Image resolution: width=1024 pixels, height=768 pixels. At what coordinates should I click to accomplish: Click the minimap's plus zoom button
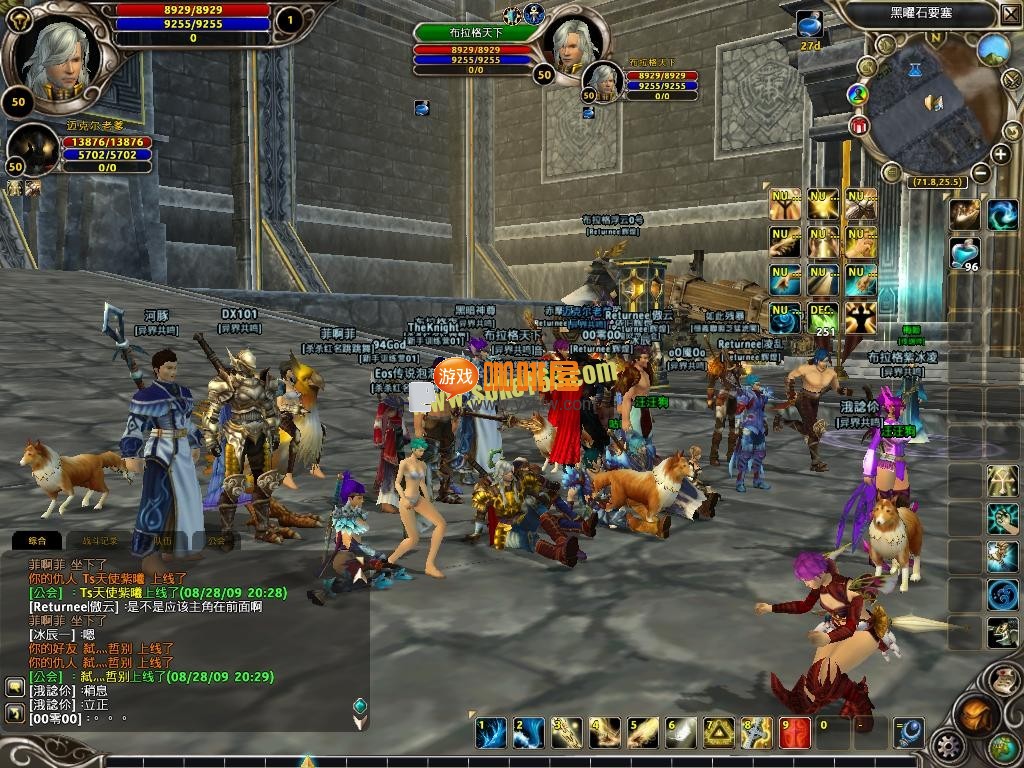pos(1000,154)
